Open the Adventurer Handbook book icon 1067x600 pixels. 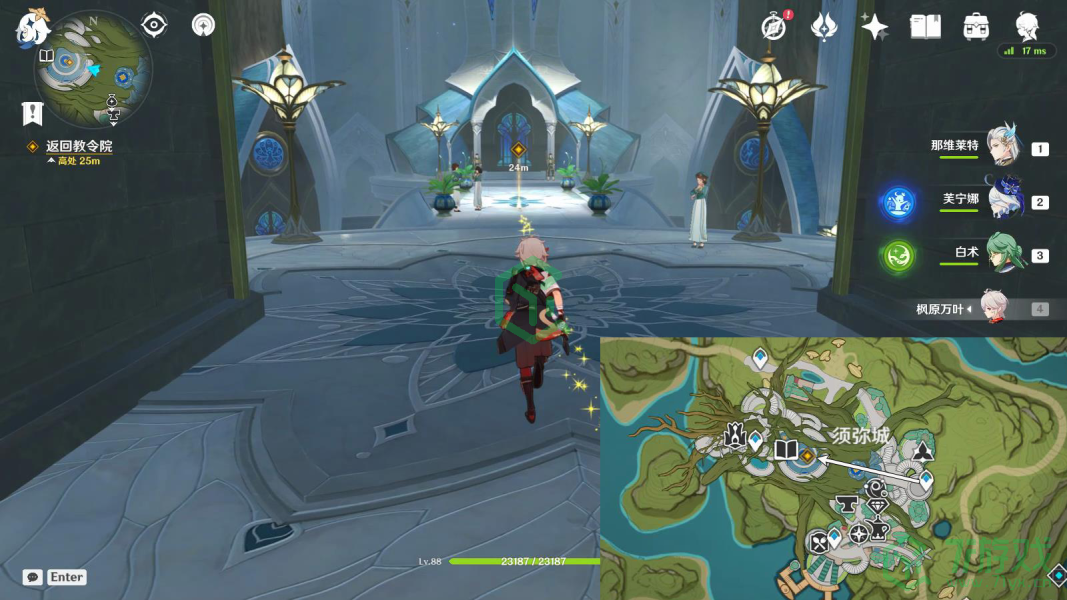tap(925, 27)
